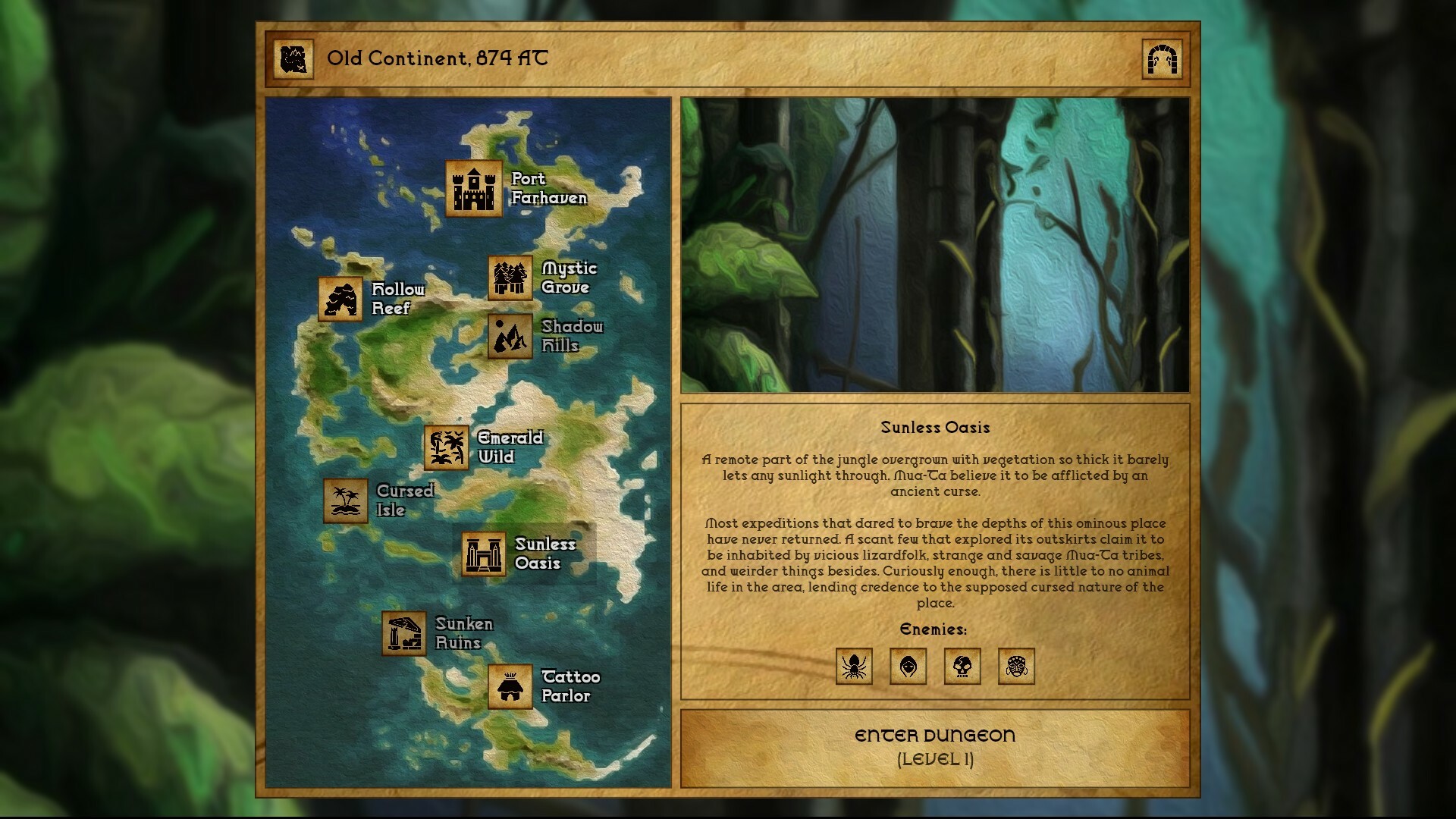The image size is (1456, 819).
Task: Open the Mystic Grove forest icon
Action: click(509, 278)
